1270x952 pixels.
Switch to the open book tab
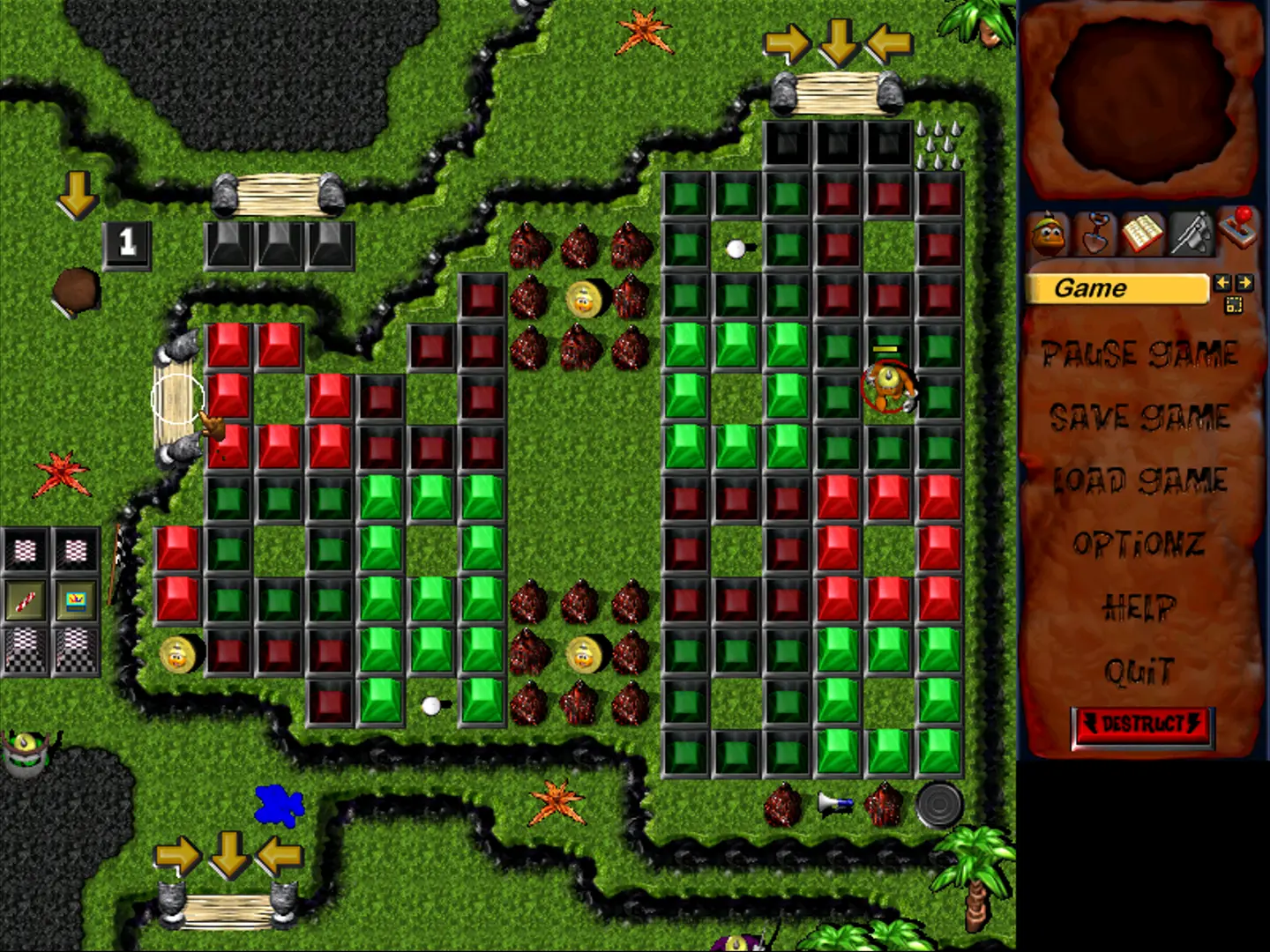click(1143, 234)
